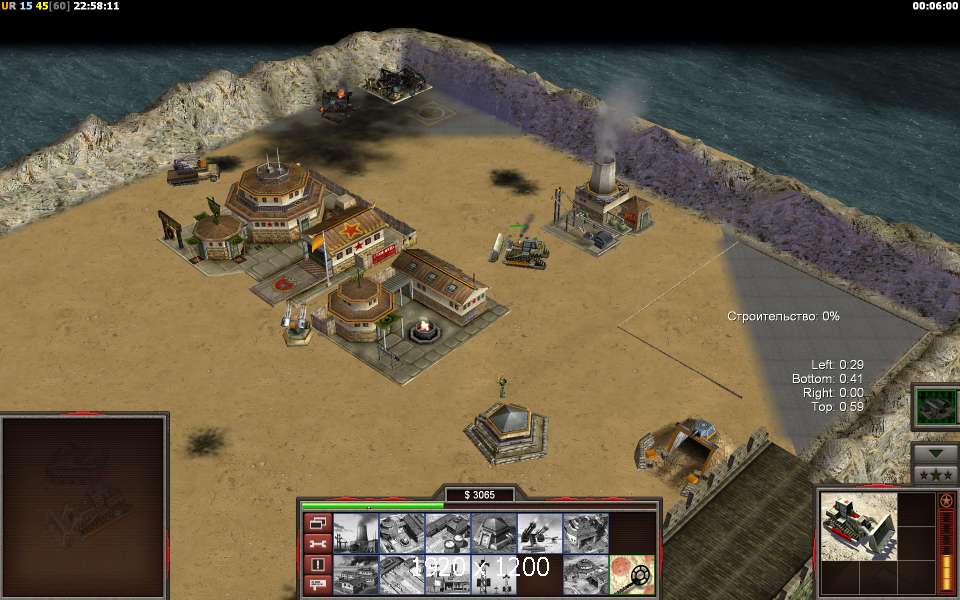
Task: Choose the Command Center build icon
Action: click(x=585, y=574)
